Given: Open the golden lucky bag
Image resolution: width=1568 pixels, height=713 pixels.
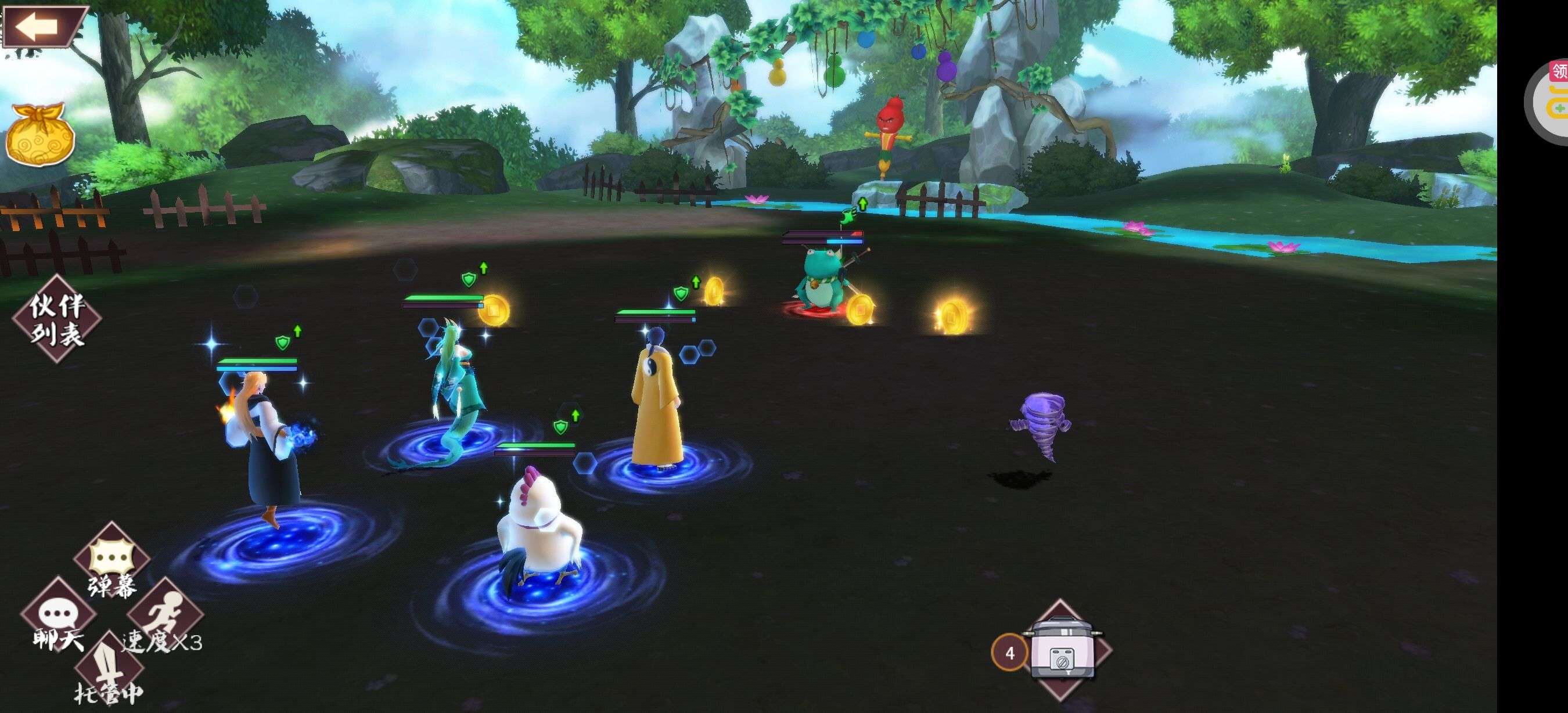Looking at the screenshot, I should pos(40,135).
